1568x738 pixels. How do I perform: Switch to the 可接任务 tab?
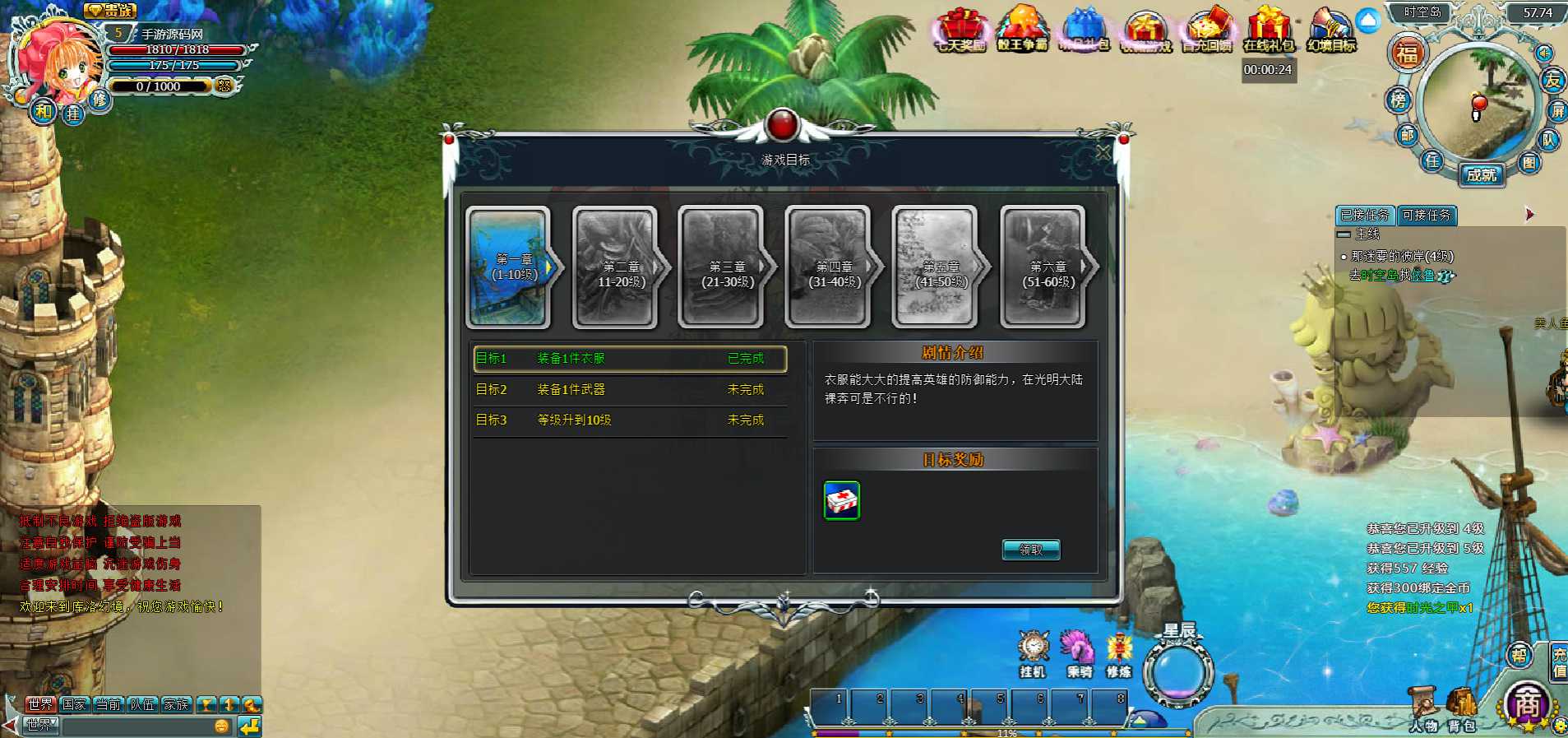click(x=1426, y=216)
